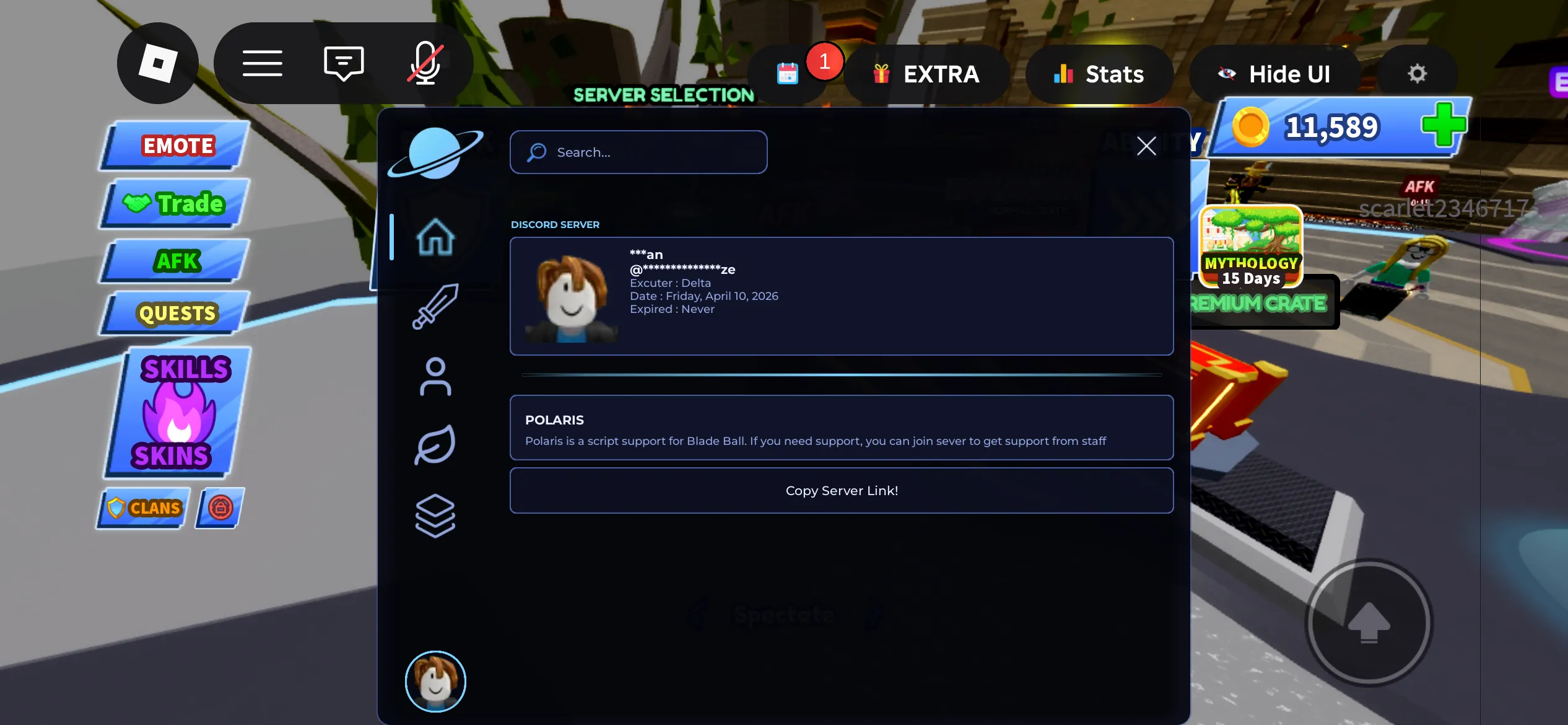Image resolution: width=1568 pixels, height=725 pixels.
Task: Open the EMOTE menu
Action: coord(176,146)
